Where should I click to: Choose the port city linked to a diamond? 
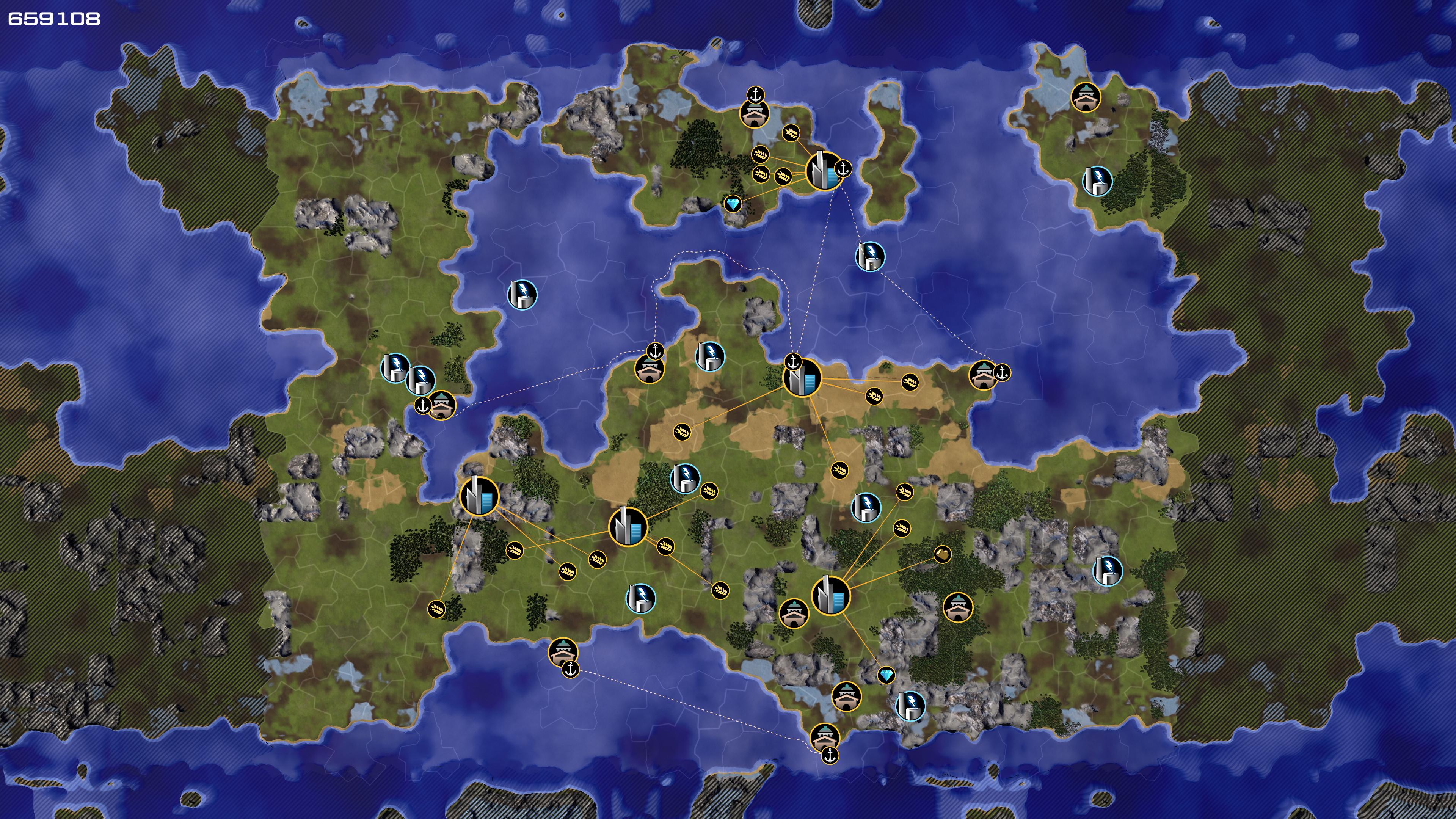pos(824,171)
